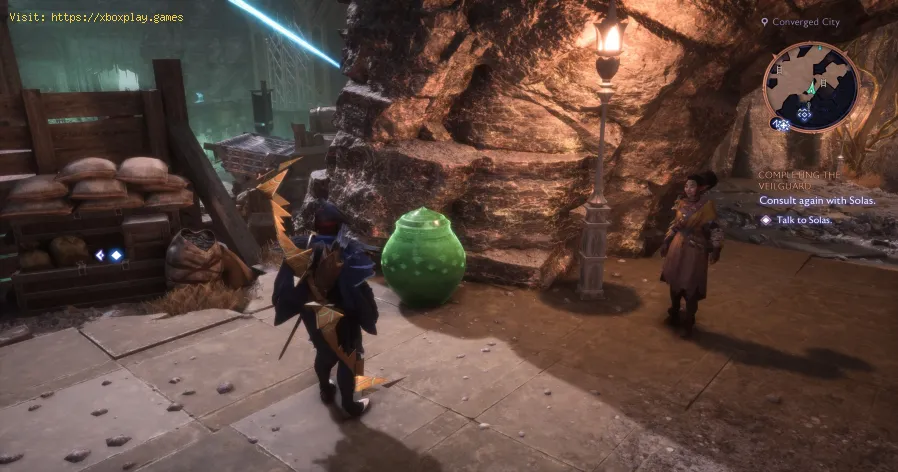The width and height of the screenshot is (898, 472).
Task: Click the quest marker on the minimap
Action: click(x=804, y=114)
